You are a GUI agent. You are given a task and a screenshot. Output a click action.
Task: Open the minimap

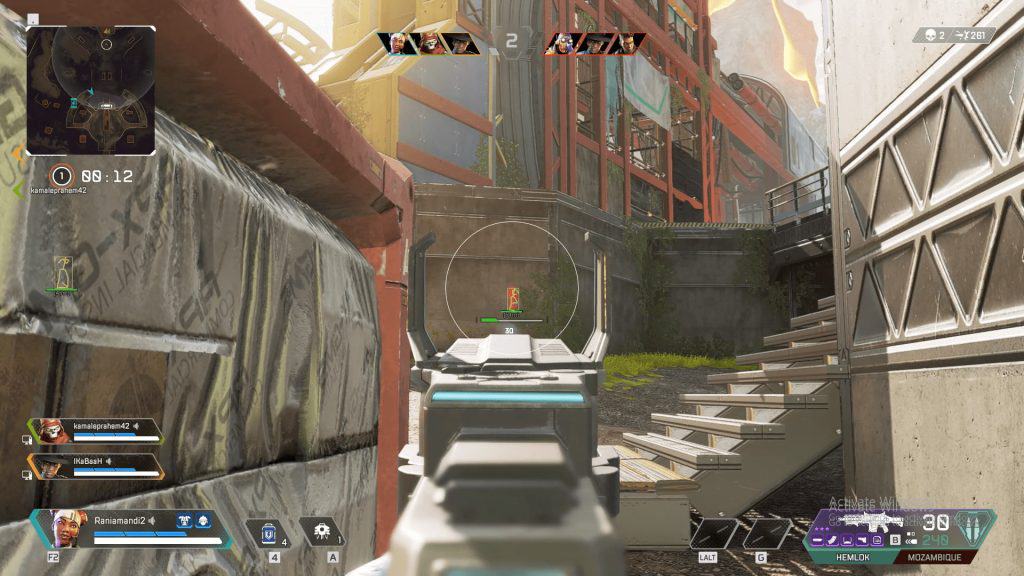91,90
